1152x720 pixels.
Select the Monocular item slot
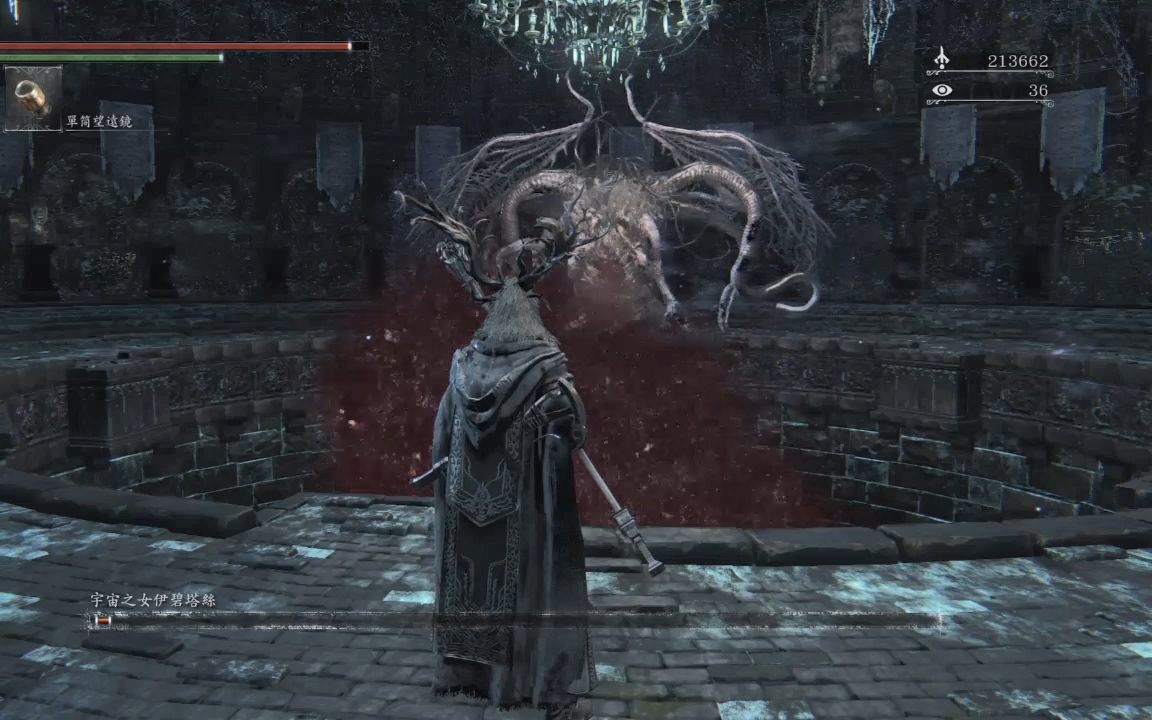coord(33,98)
